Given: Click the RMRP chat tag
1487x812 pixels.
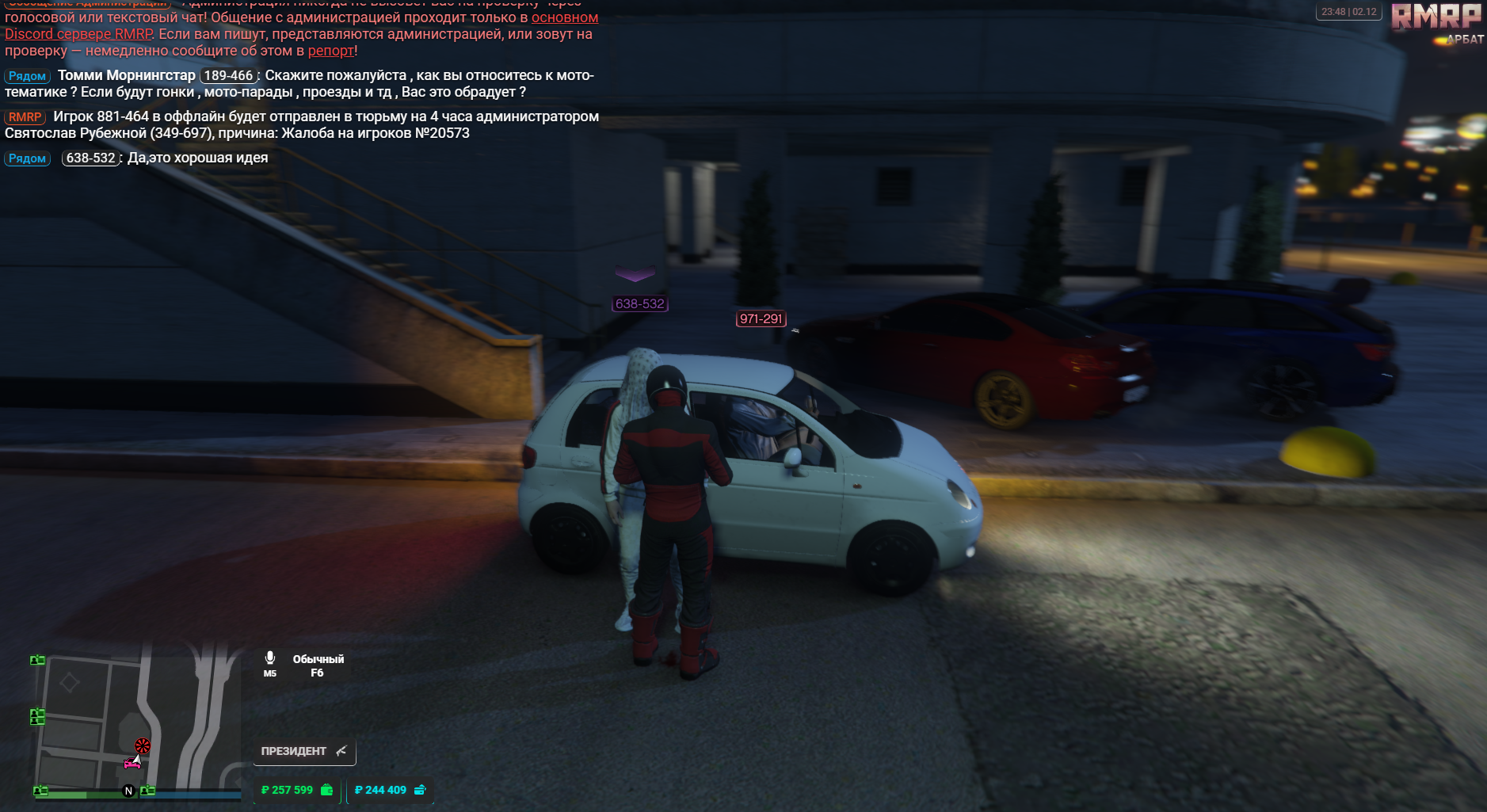Looking at the screenshot, I should click(25, 116).
